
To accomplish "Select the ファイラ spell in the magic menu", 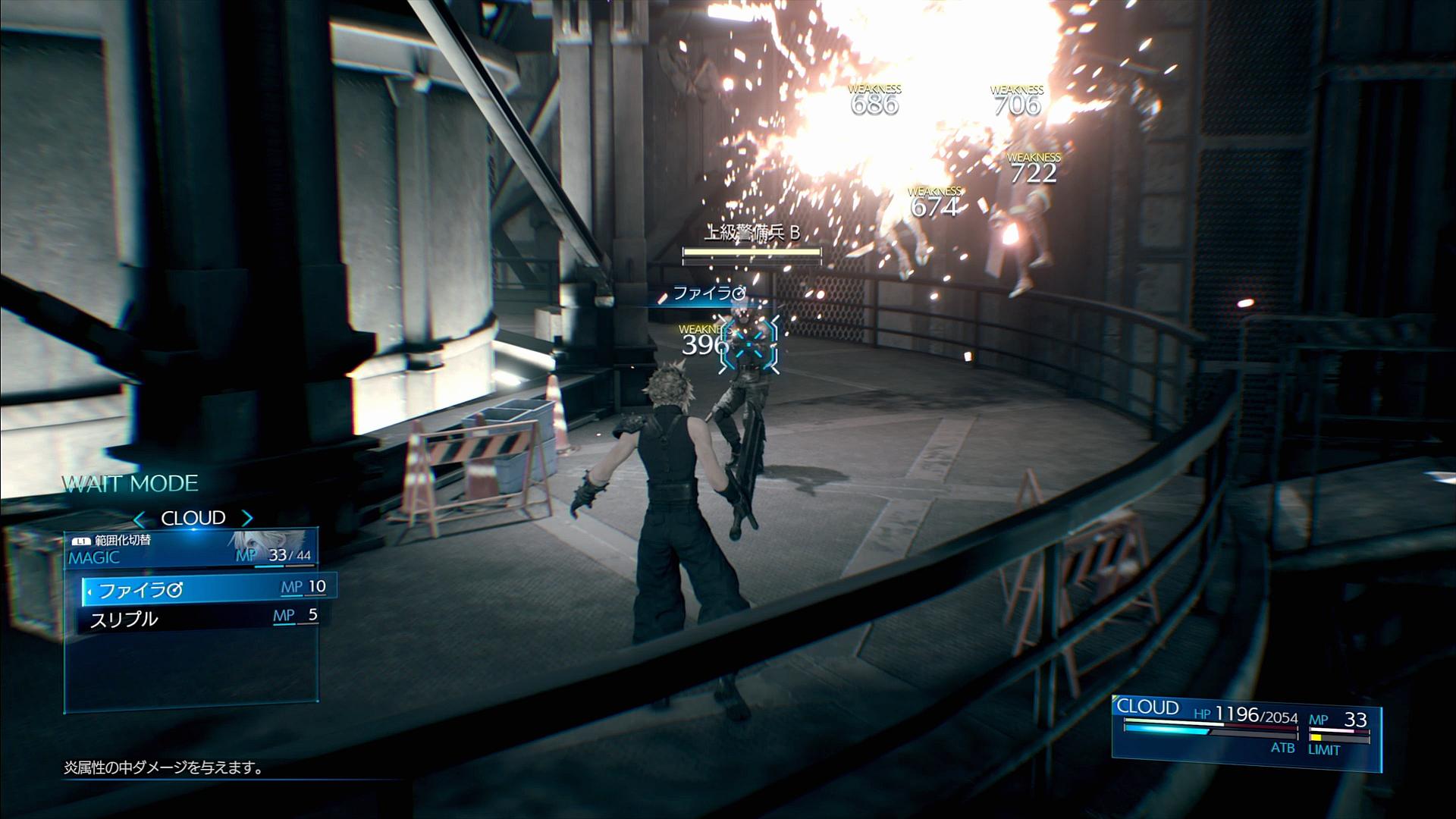I will tap(205, 588).
